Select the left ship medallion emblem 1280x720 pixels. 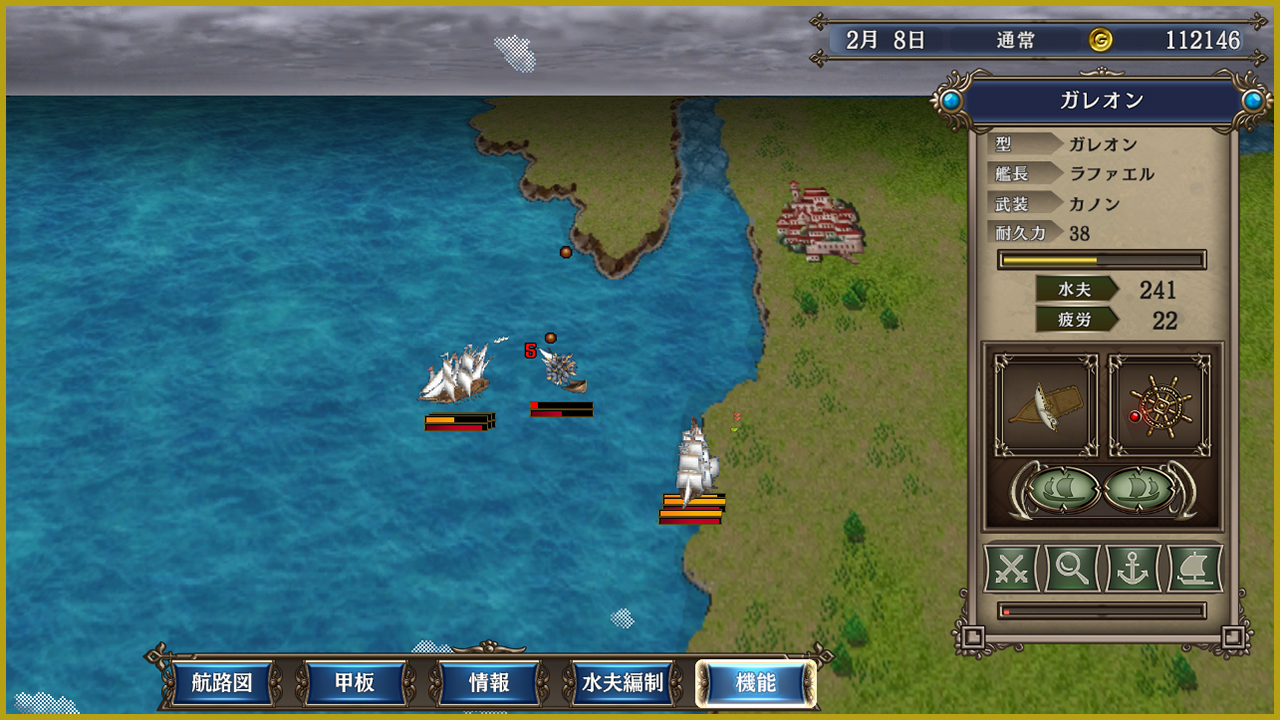tap(1062, 490)
